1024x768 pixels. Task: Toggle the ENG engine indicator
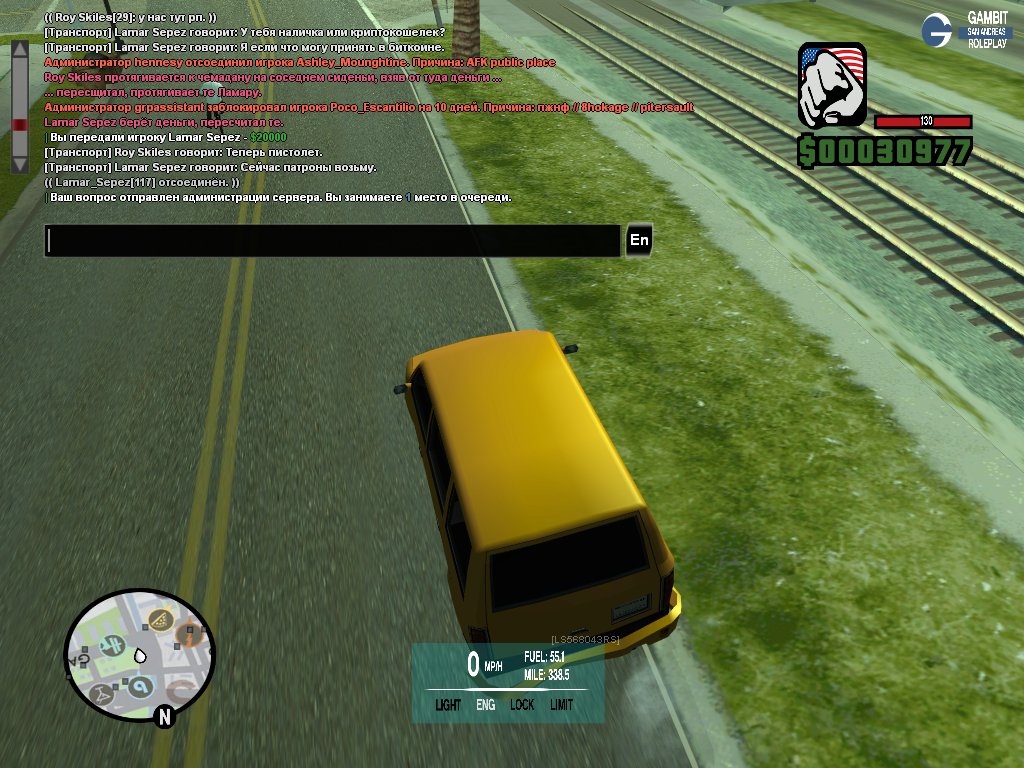click(485, 705)
